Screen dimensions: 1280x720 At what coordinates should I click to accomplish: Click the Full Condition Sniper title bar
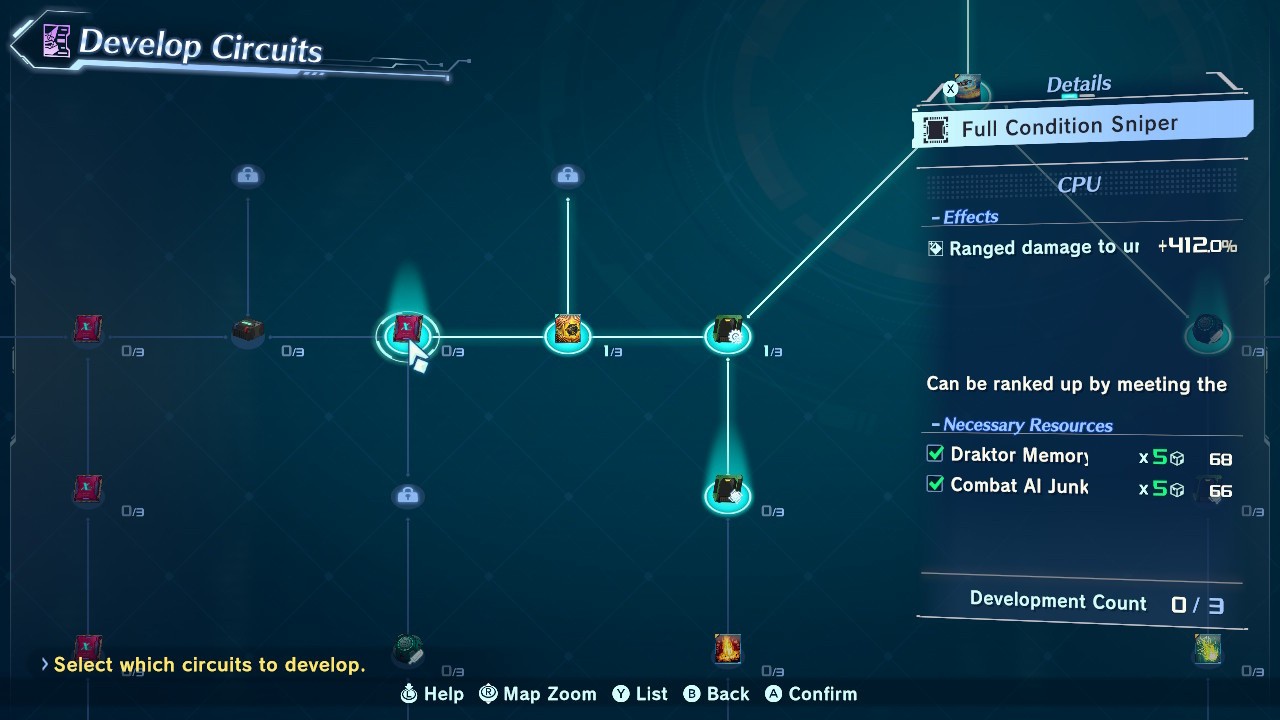1082,127
